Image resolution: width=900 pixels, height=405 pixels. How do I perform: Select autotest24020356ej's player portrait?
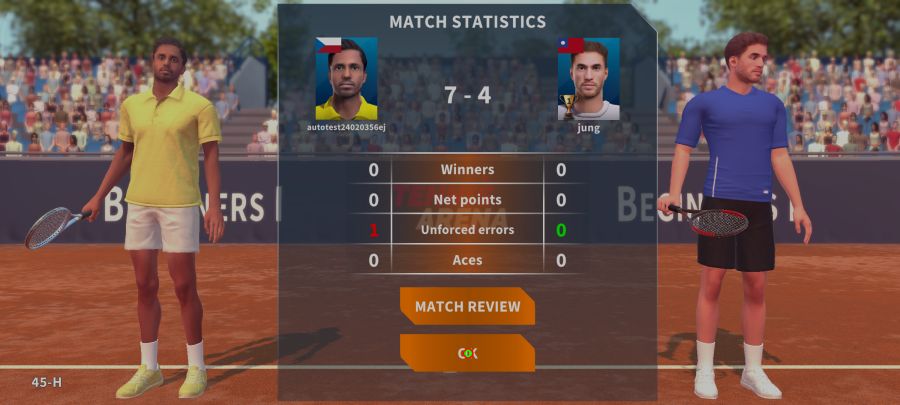[346, 79]
